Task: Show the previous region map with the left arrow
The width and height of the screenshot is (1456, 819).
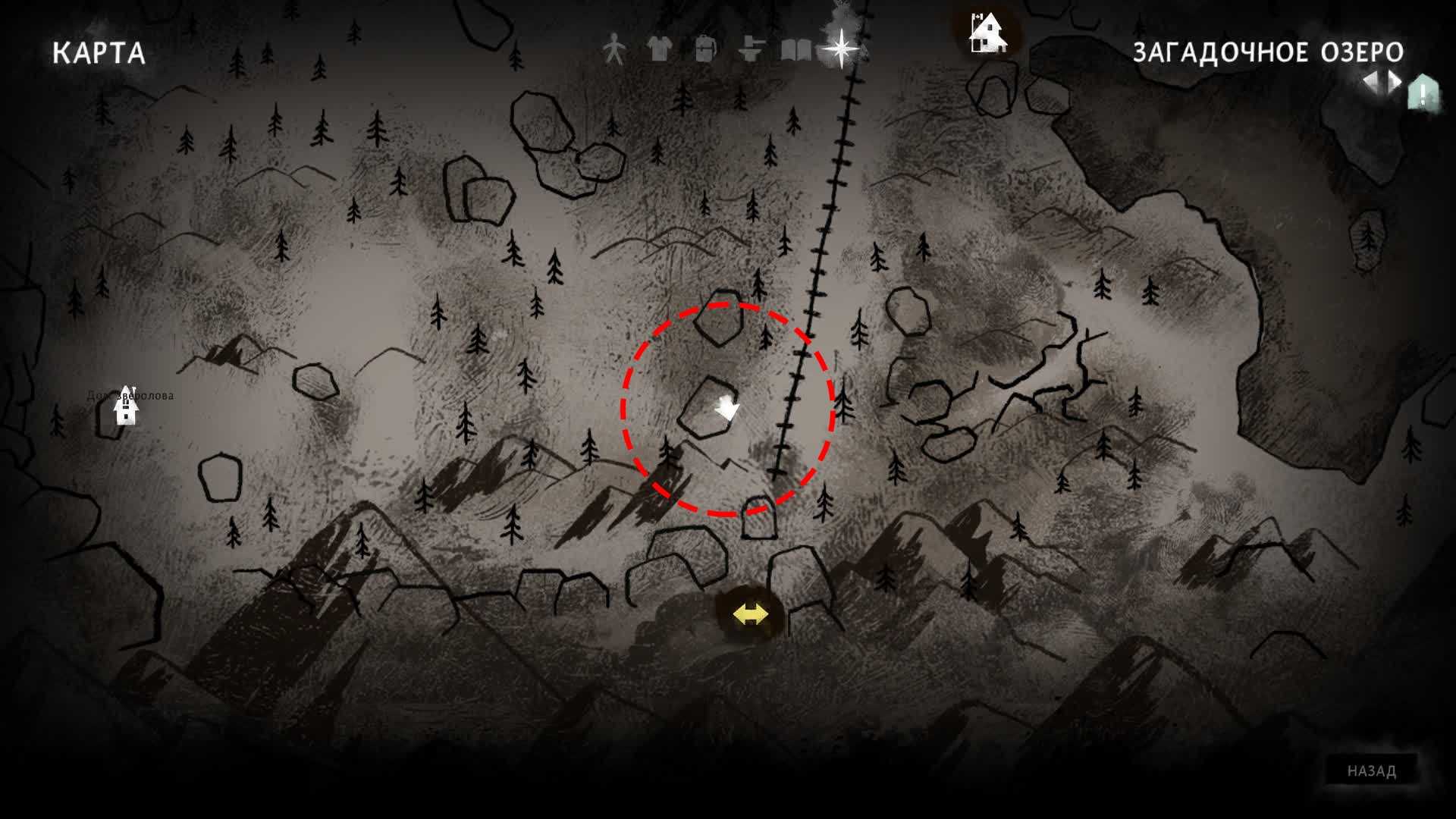Action: (x=1371, y=83)
